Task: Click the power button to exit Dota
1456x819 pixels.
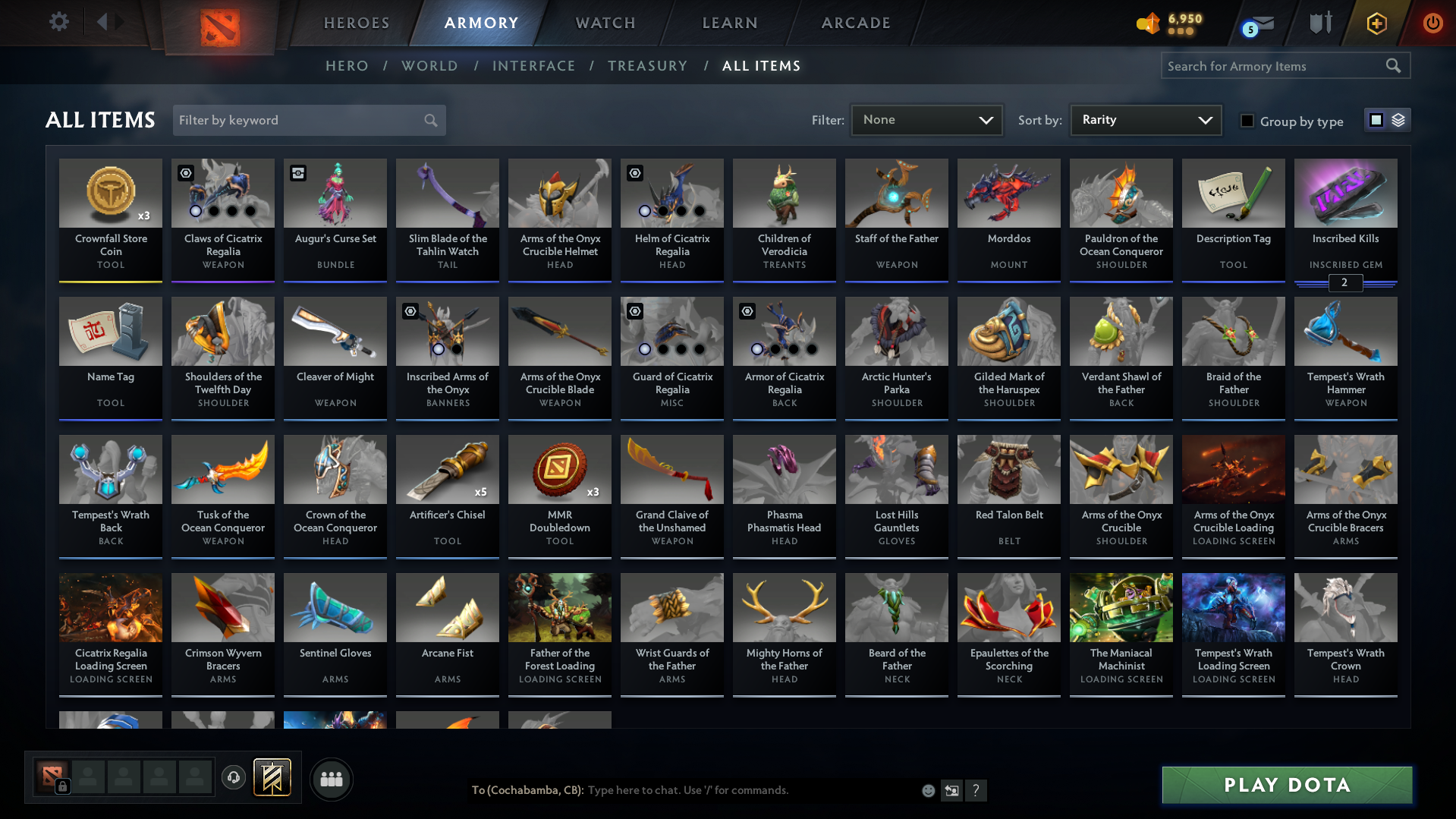Action: [1432, 23]
